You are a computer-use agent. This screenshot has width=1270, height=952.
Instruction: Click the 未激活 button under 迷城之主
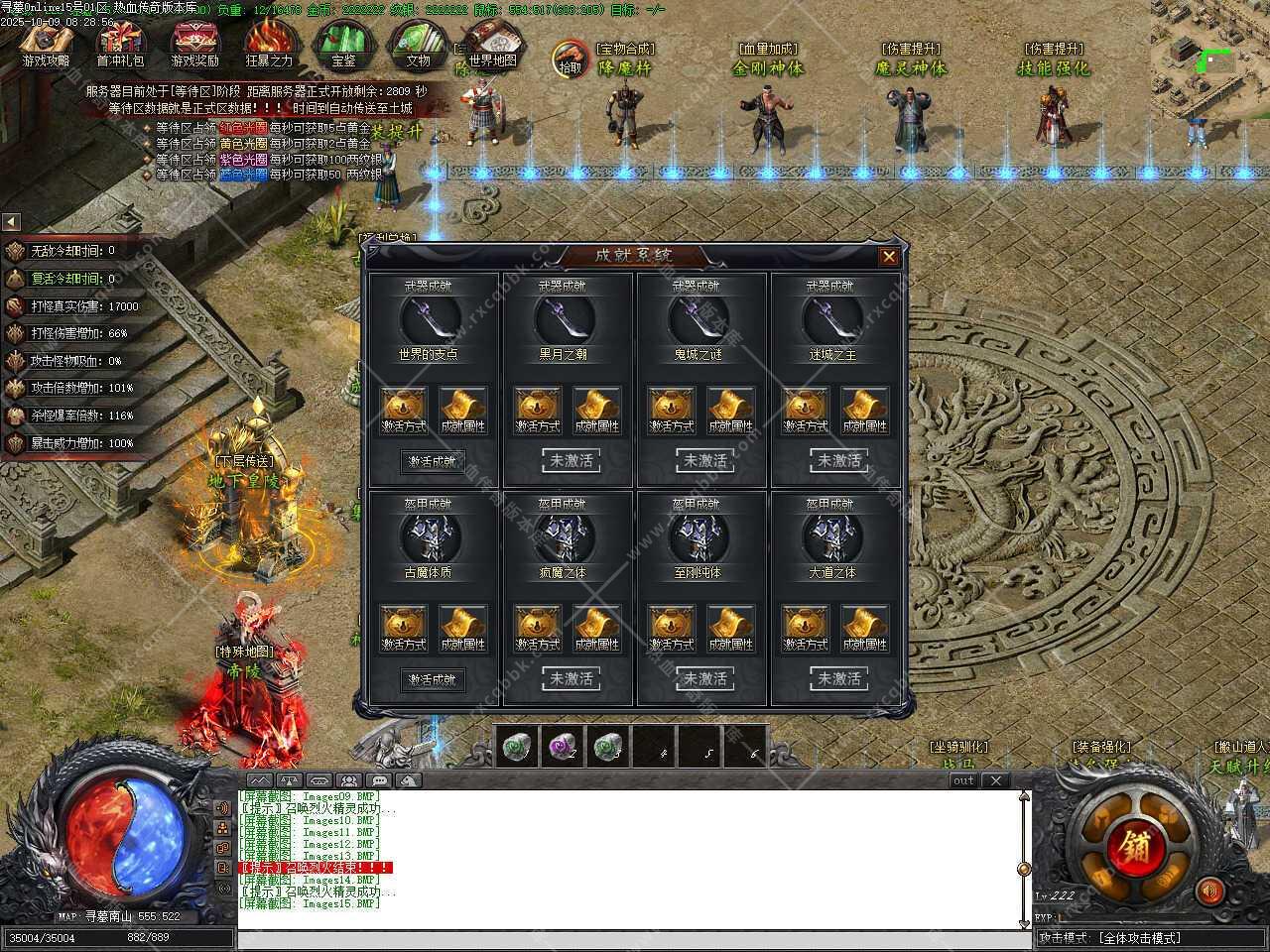pyautogui.click(x=839, y=461)
